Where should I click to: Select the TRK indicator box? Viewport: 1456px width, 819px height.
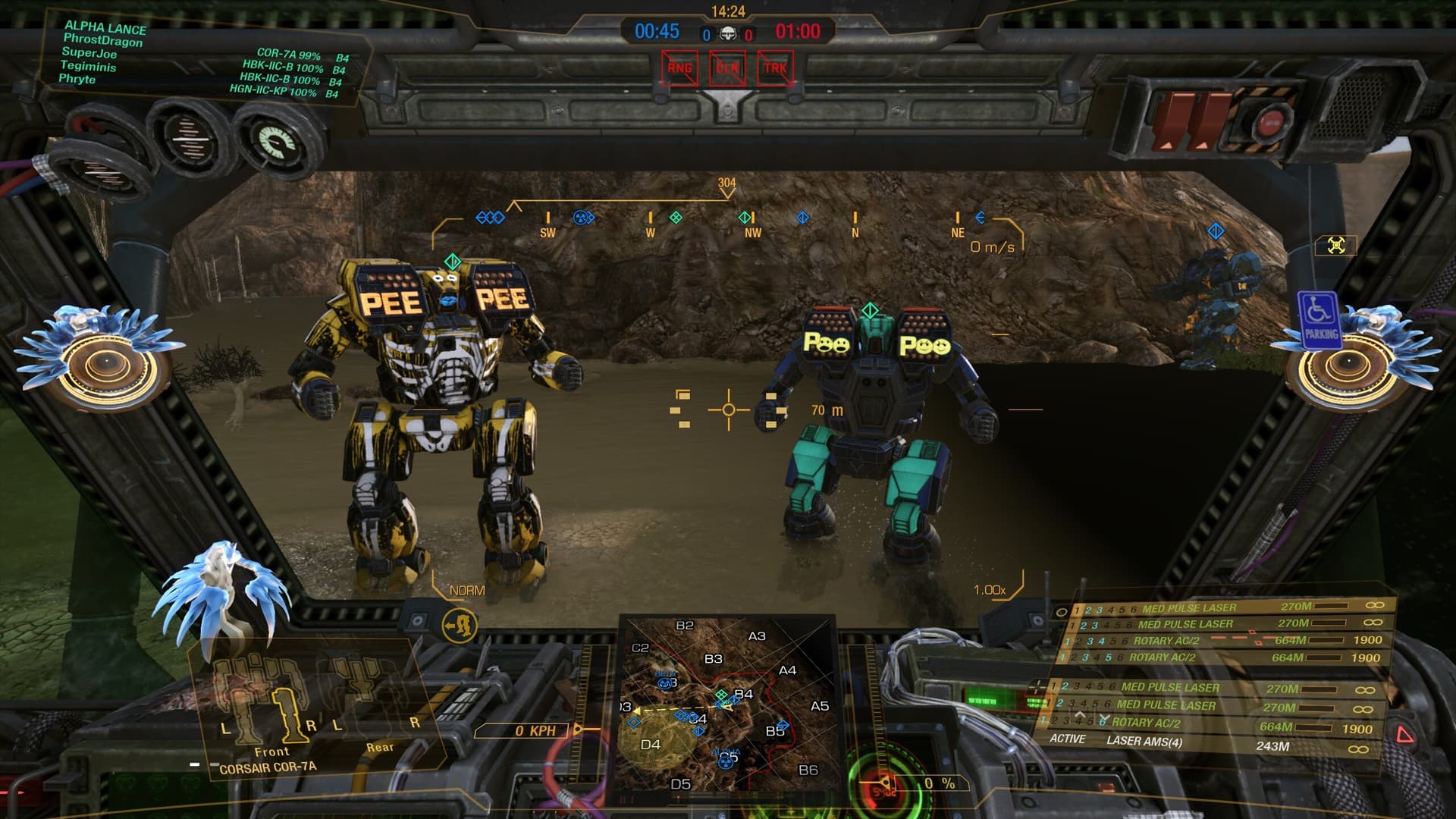point(775,68)
